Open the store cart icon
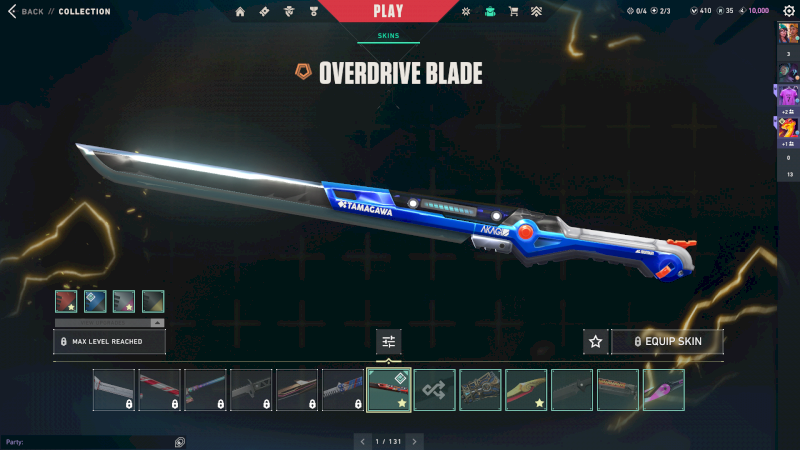Screen dimensions: 800x450 point(513,12)
